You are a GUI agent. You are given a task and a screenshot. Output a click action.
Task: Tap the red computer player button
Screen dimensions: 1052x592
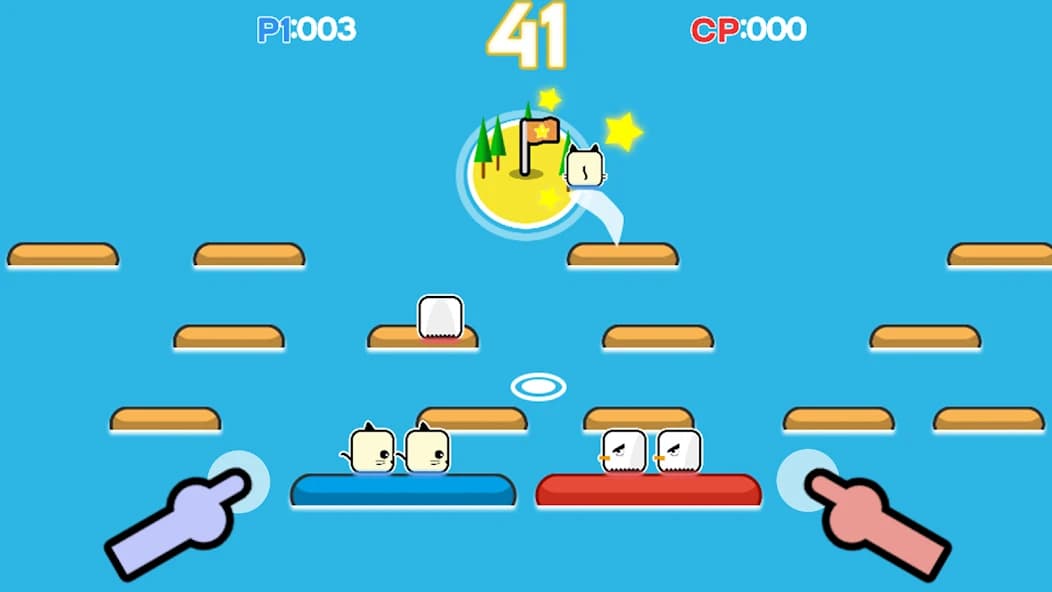(x=808, y=480)
